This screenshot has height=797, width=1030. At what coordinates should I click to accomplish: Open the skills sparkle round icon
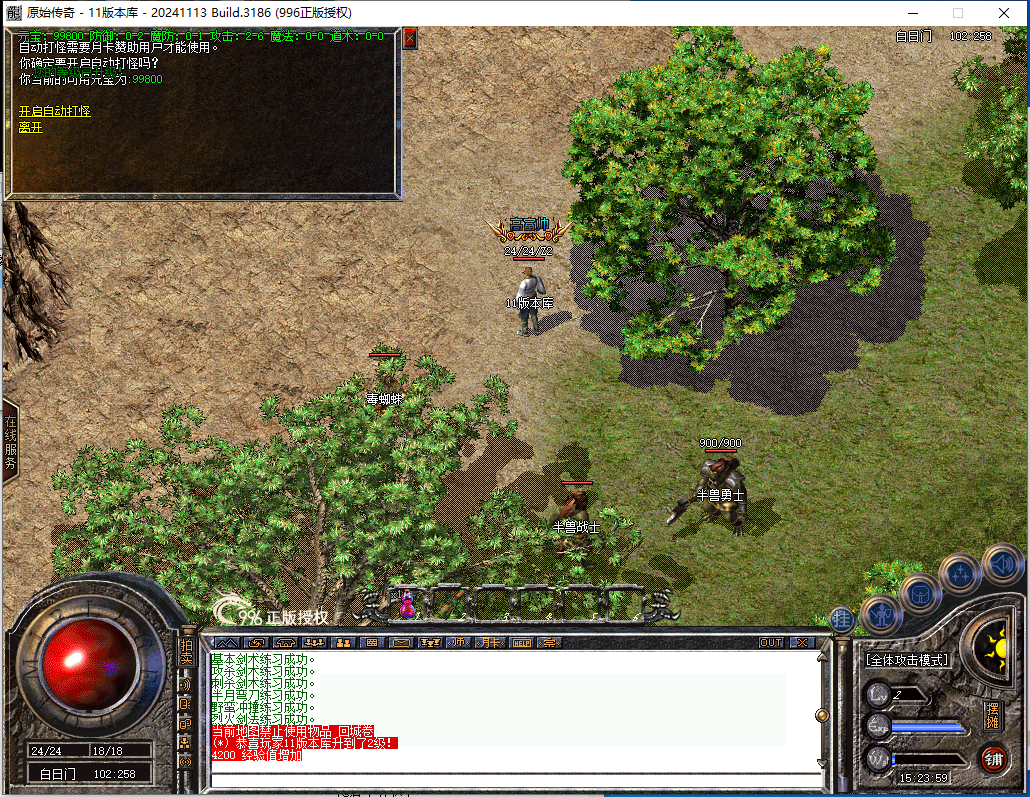point(961,574)
